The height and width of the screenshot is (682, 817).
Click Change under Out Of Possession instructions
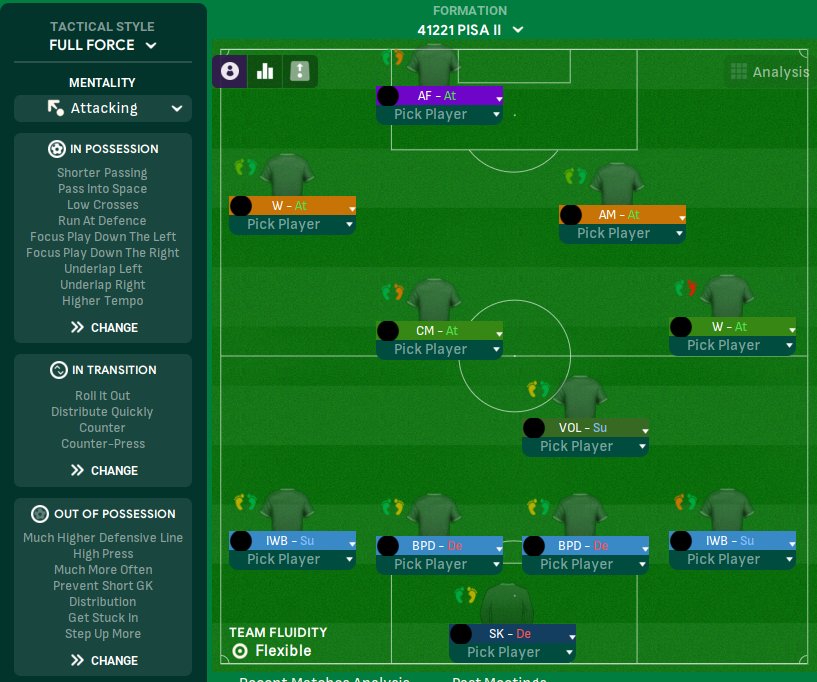(x=103, y=660)
